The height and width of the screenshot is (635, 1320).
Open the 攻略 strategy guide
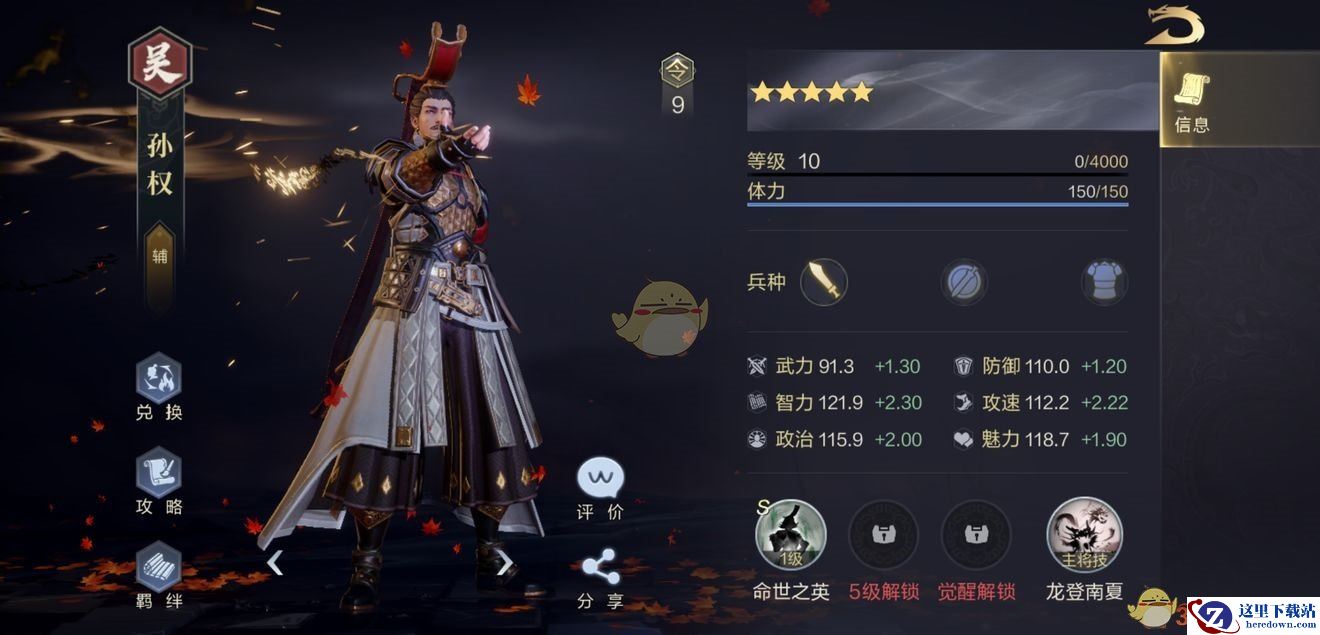point(159,481)
